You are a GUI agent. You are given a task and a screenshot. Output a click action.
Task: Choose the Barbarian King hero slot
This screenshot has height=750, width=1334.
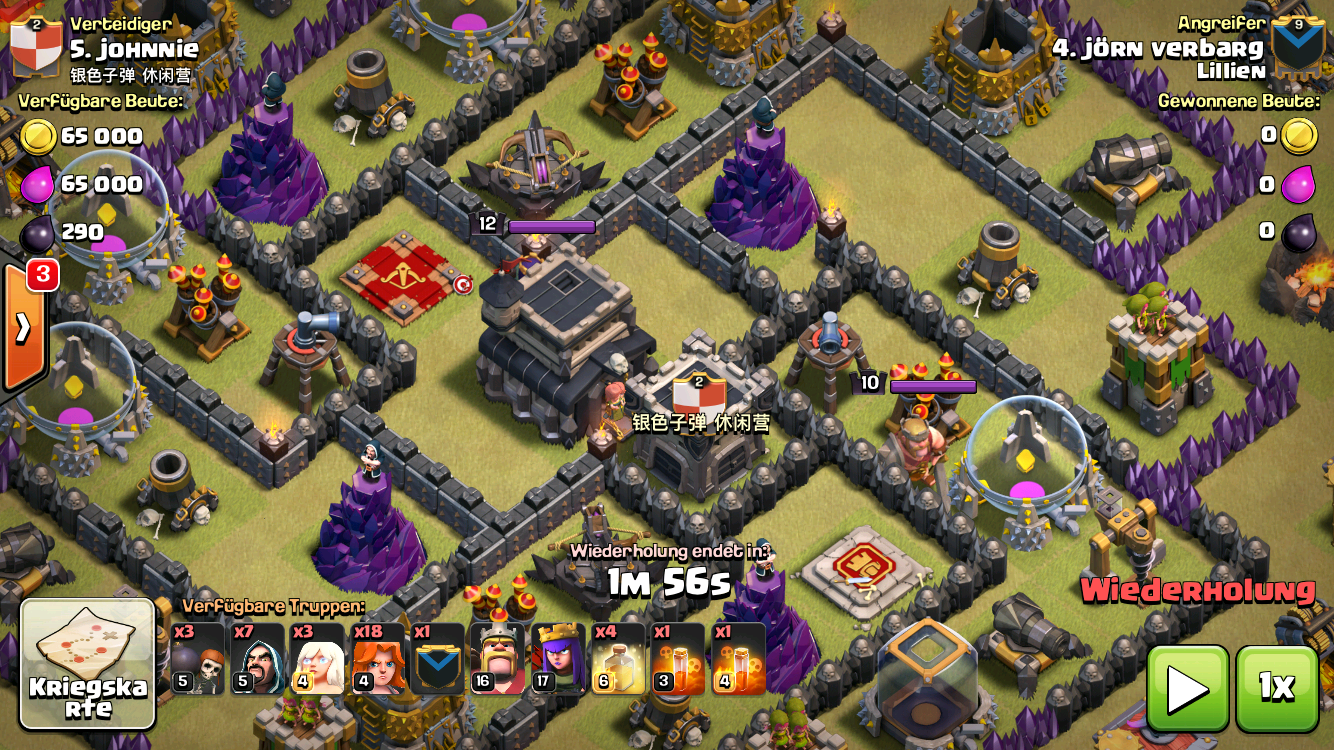(497, 659)
